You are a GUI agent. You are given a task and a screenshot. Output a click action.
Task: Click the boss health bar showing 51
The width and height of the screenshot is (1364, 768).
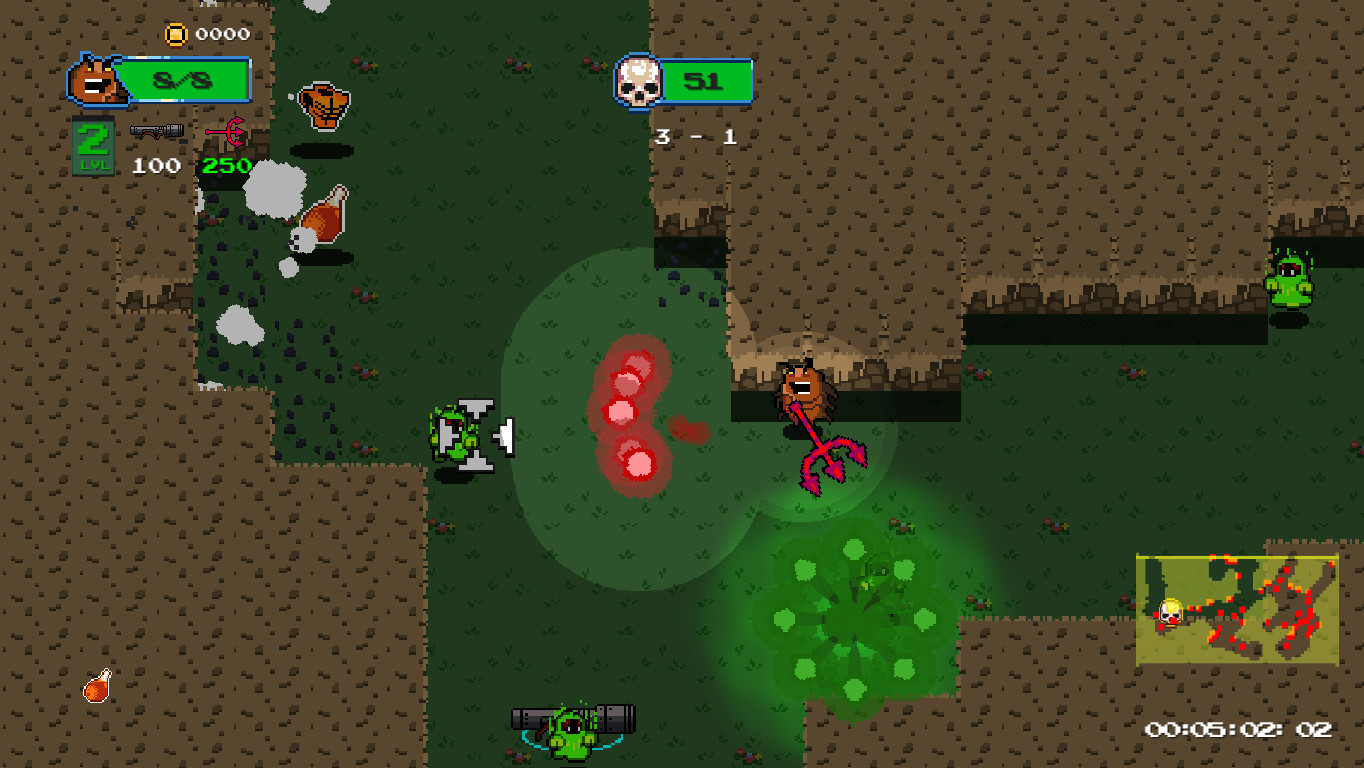pyautogui.click(x=706, y=80)
